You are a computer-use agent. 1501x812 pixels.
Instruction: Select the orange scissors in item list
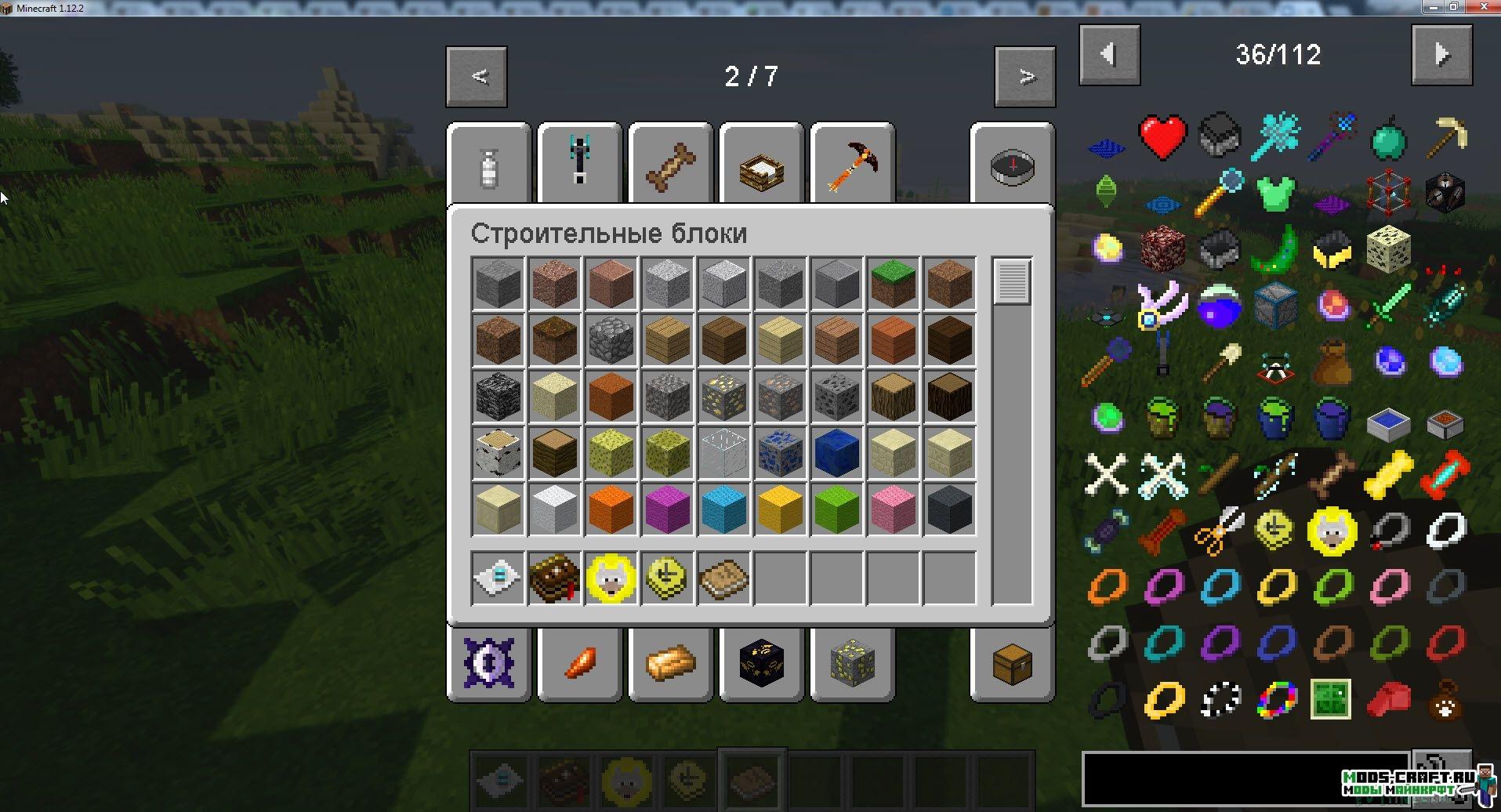[x=1219, y=530]
